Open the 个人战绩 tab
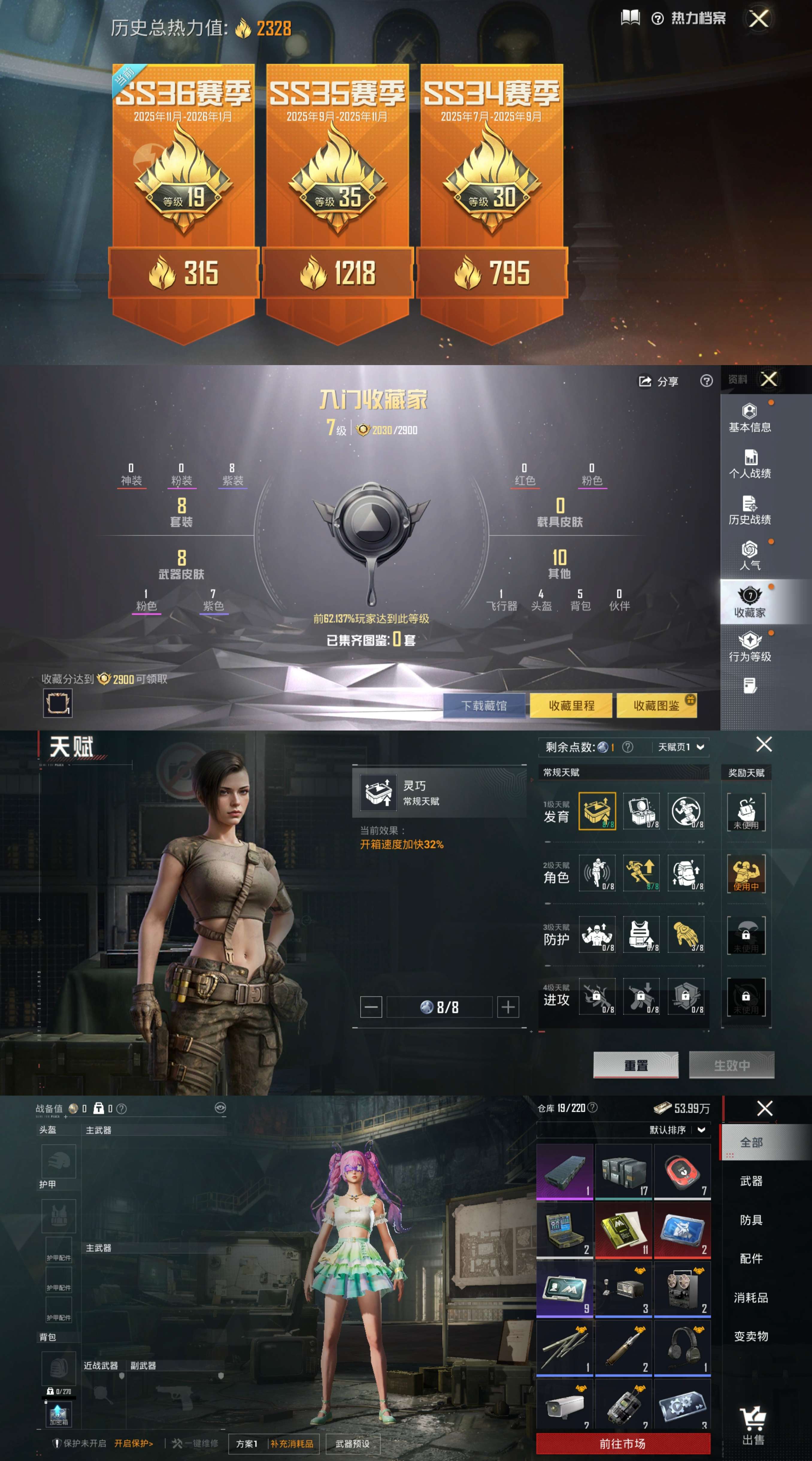Viewport: 812px width, 1461px height. click(749, 465)
